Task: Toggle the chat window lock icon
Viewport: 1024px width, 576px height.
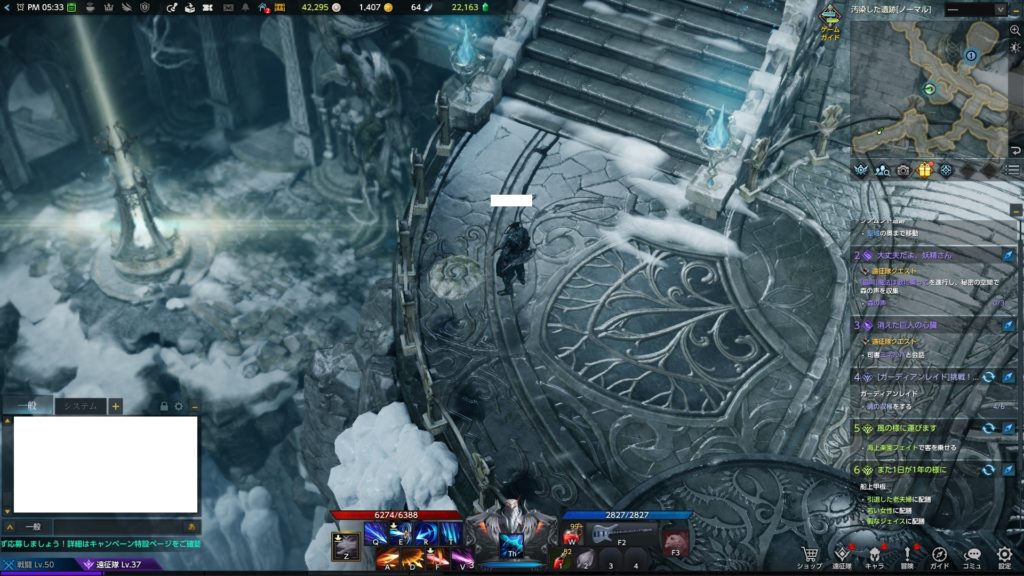Action: (164, 407)
